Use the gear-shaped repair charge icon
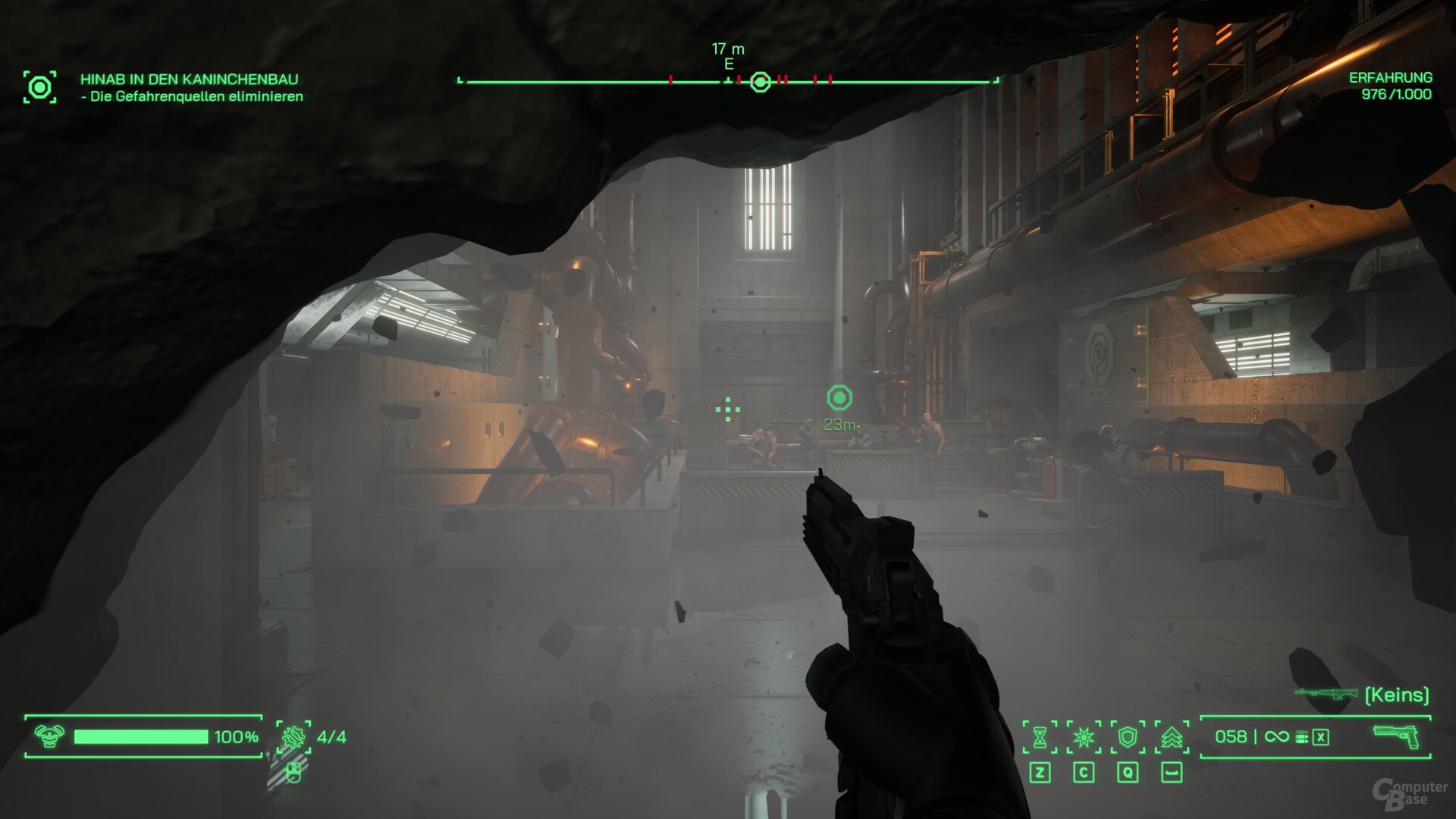The image size is (1456, 819). [x=293, y=736]
